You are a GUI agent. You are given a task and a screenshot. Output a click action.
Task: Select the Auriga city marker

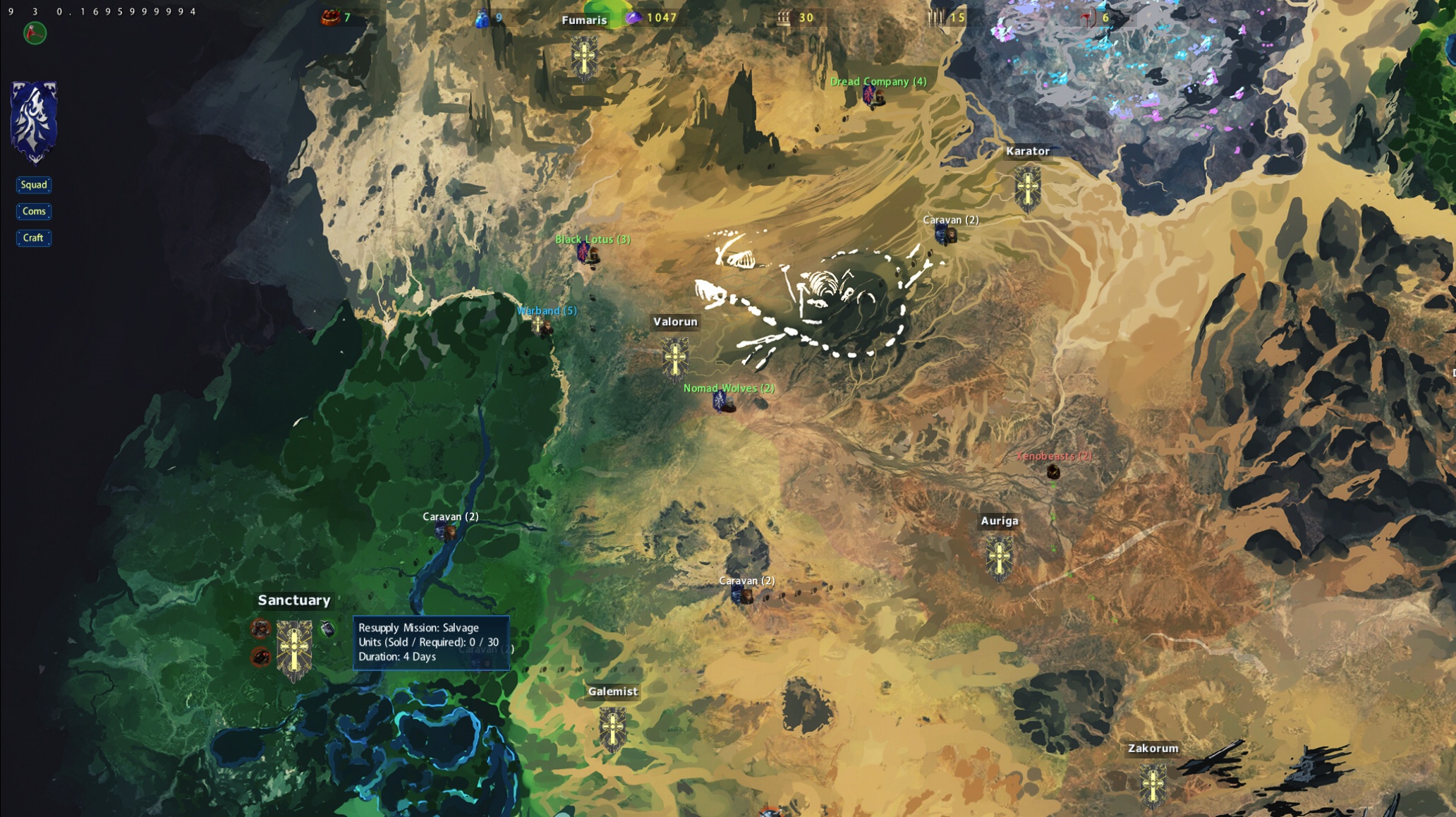[x=999, y=557]
